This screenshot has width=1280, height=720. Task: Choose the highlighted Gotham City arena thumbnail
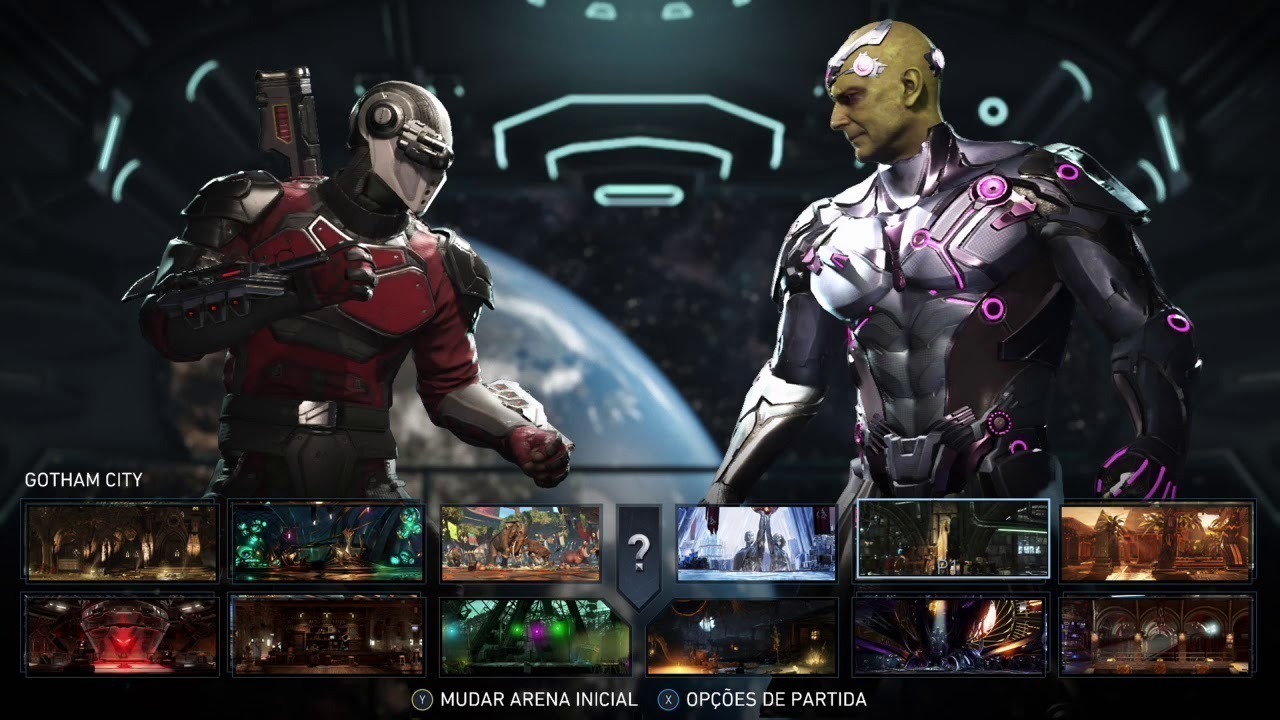click(953, 540)
